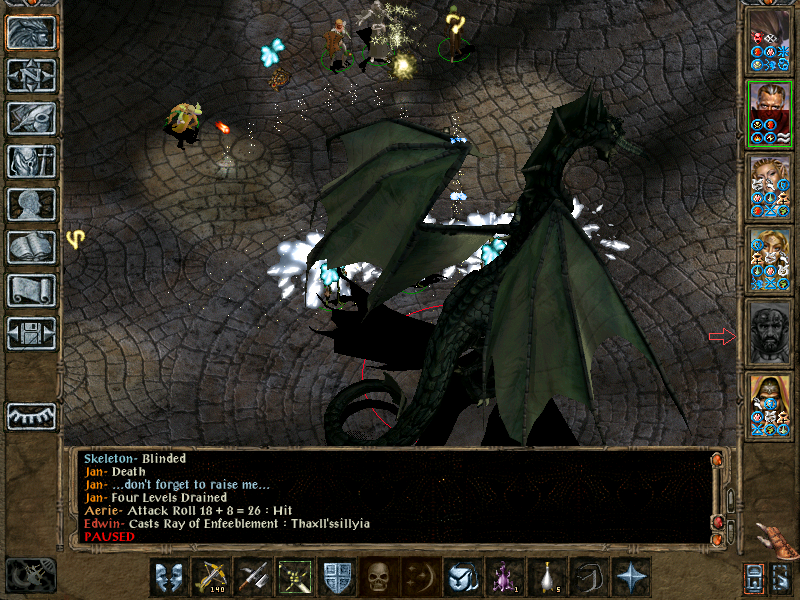Image resolution: width=800 pixels, height=600 pixels.
Task: Select the crossbow weapon slot with 140 bolts
Action: (210, 577)
